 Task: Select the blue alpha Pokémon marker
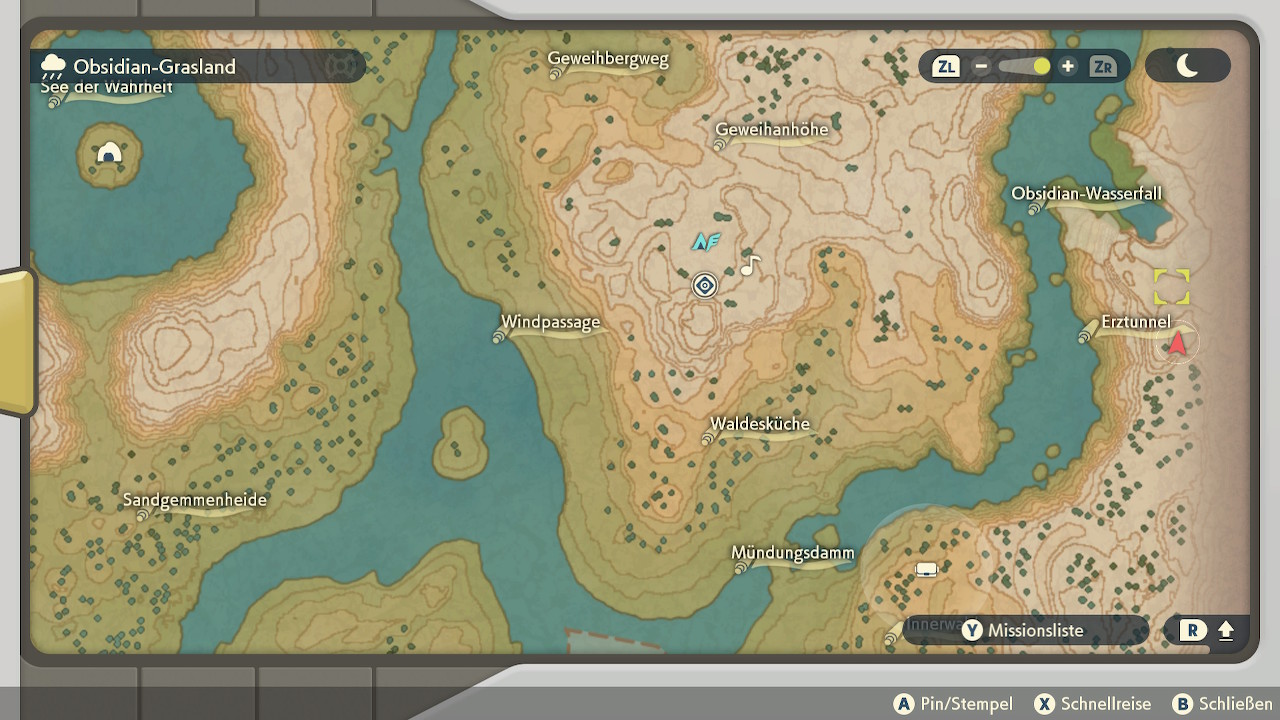click(706, 241)
